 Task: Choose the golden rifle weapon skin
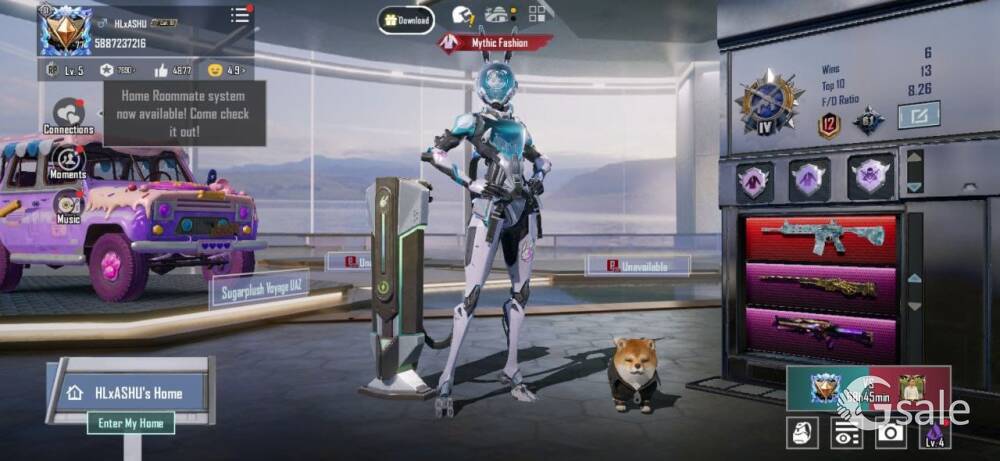pos(820,288)
